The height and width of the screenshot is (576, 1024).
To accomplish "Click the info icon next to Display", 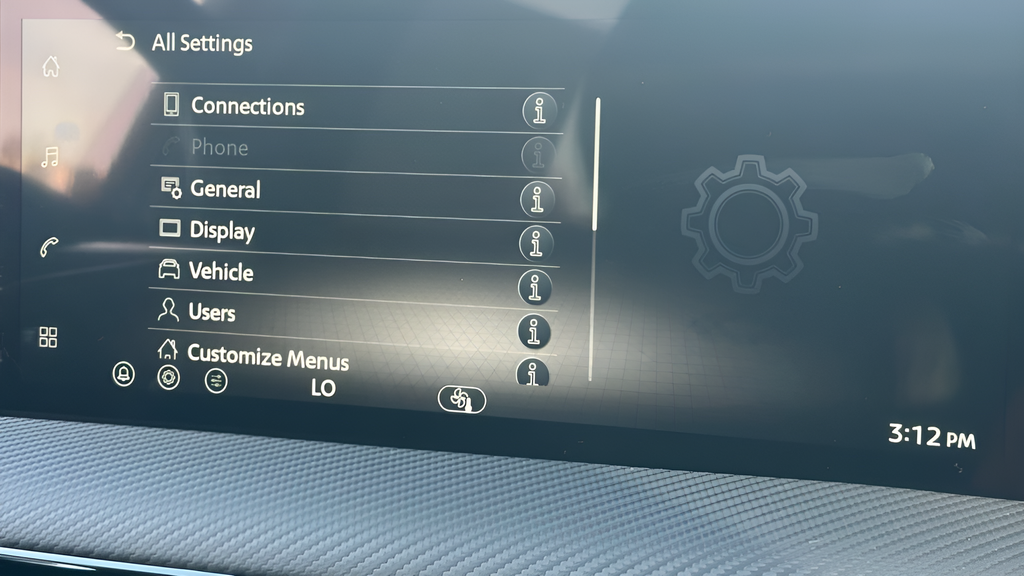I will (536, 243).
